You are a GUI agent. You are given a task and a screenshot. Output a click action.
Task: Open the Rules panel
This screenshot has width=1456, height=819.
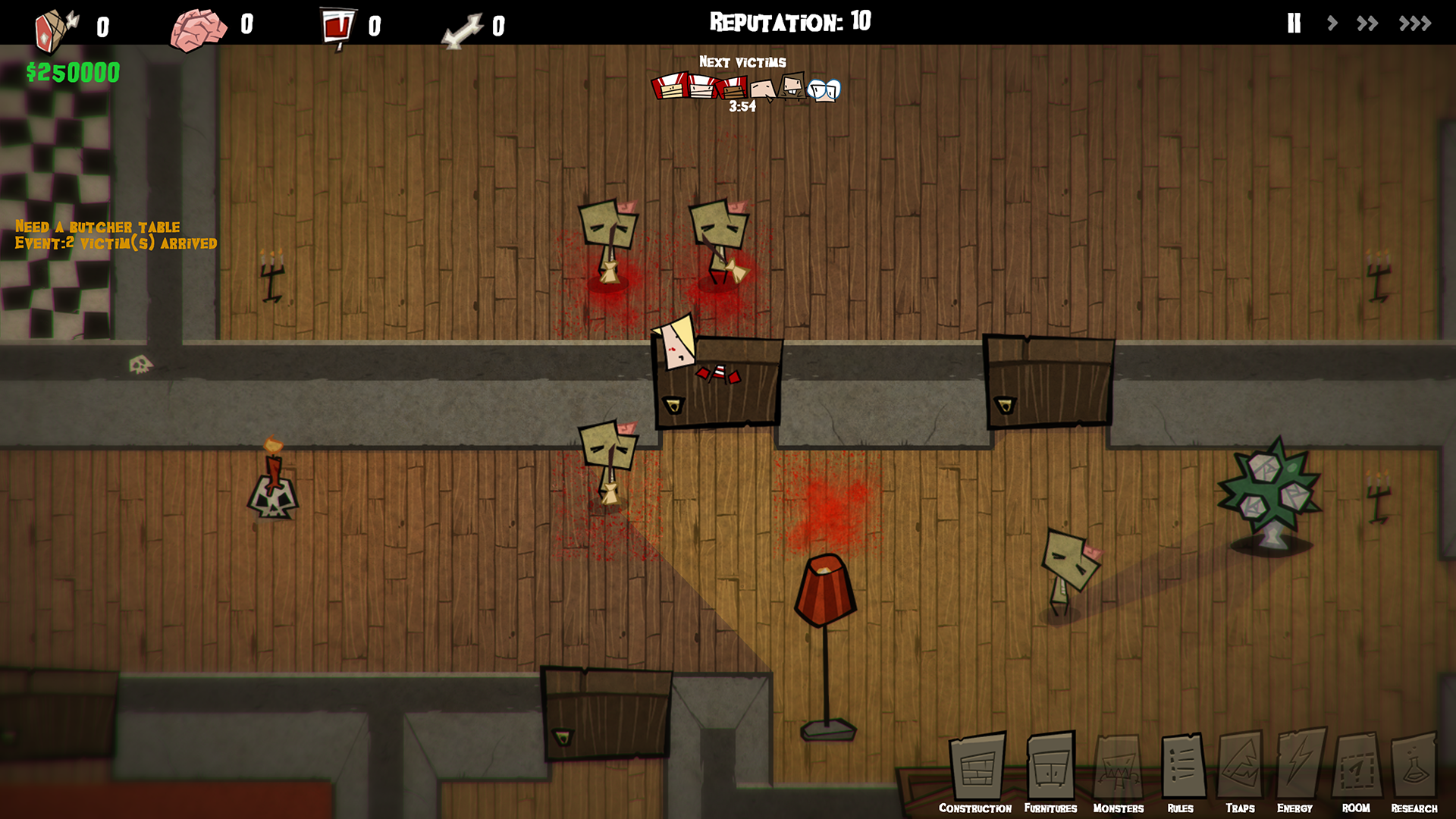1181,770
